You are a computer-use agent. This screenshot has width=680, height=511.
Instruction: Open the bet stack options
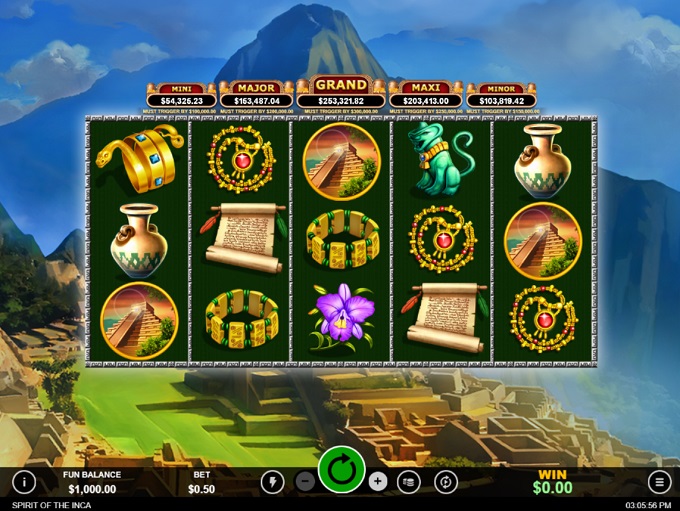[409, 482]
